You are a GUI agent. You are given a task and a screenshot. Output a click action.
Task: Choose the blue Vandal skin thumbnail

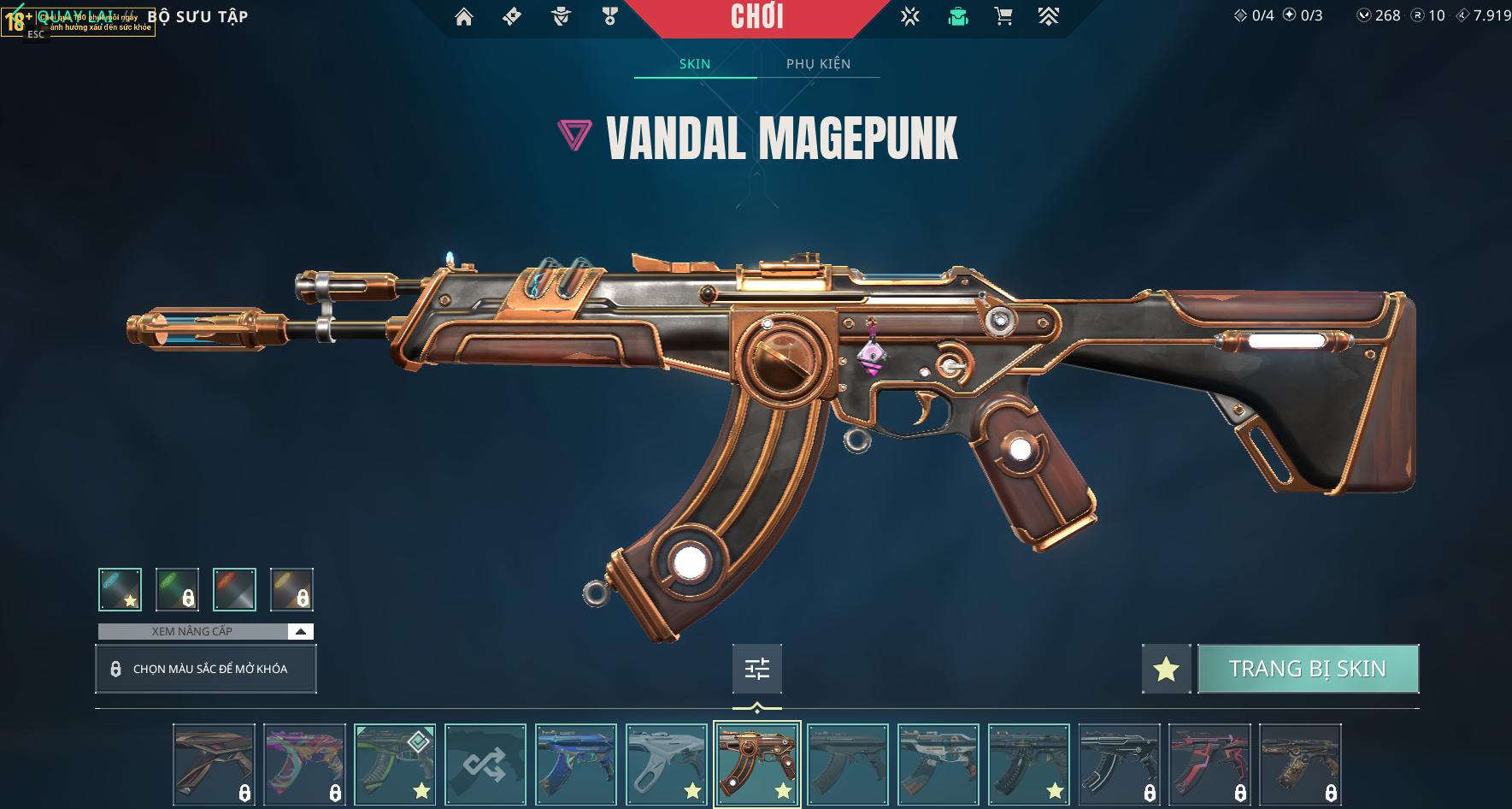[576, 765]
